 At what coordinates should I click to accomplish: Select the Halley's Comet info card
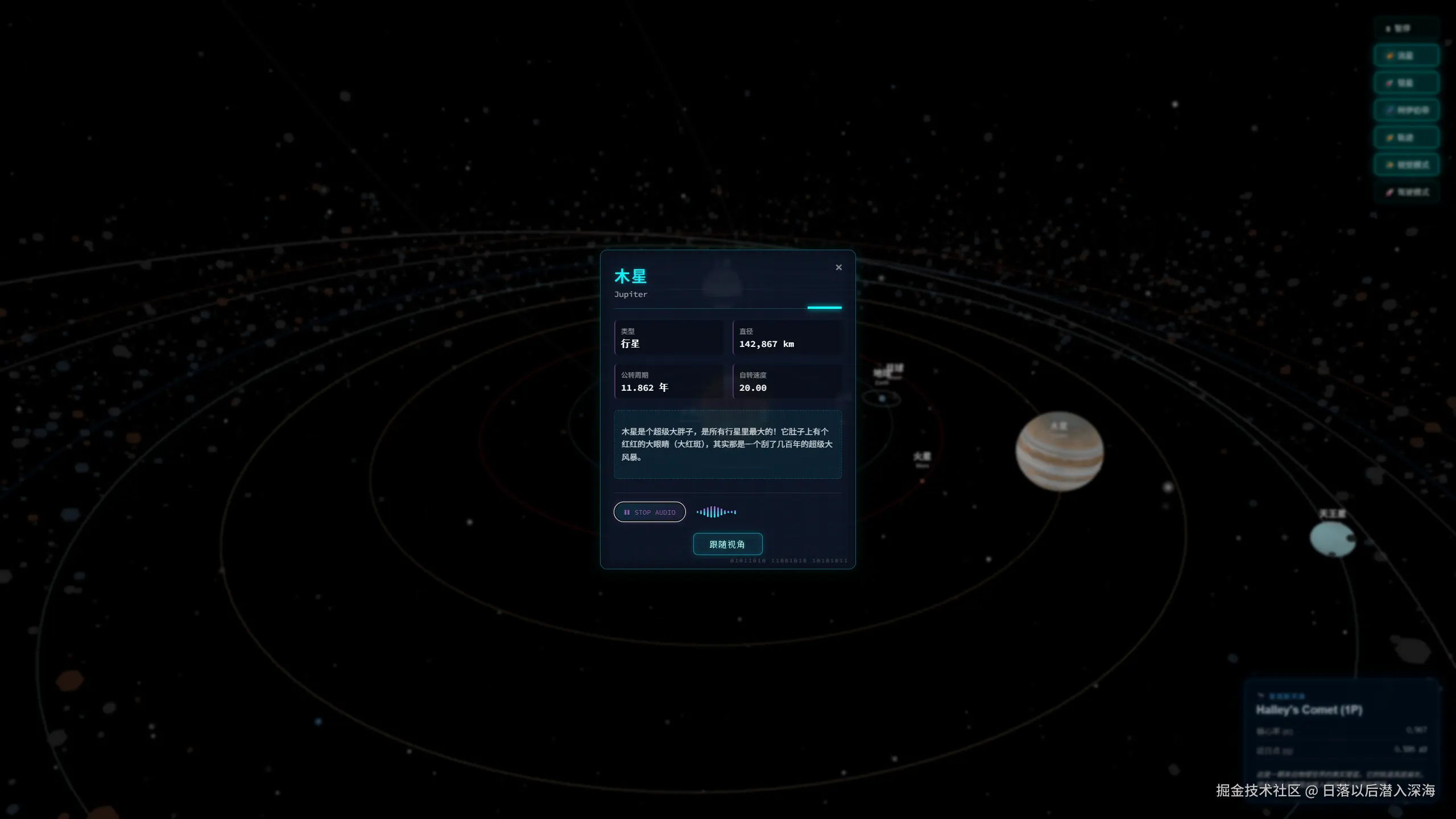(x=1341, y=734)
